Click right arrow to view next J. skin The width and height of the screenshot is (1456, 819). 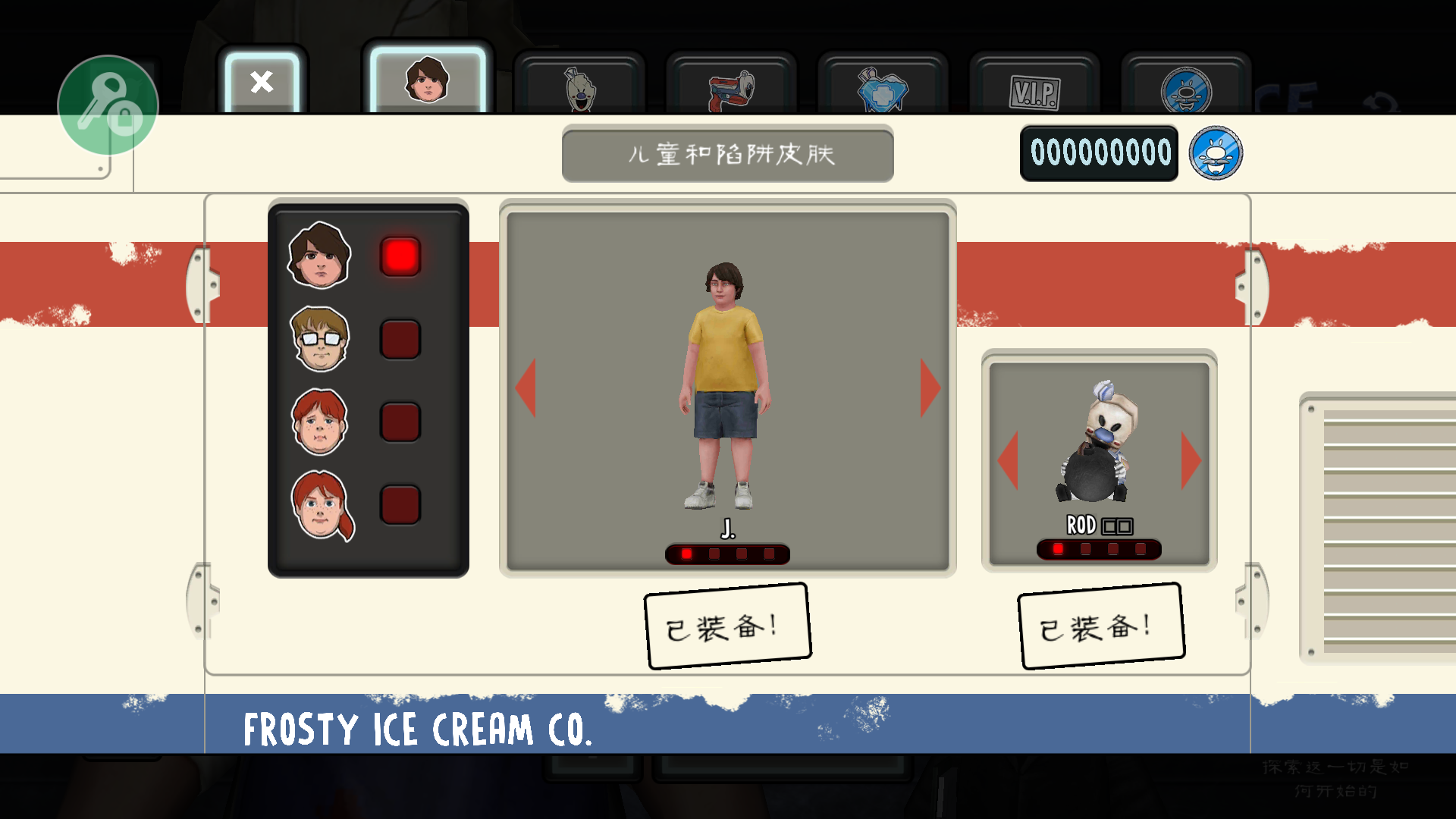(930, 388)
